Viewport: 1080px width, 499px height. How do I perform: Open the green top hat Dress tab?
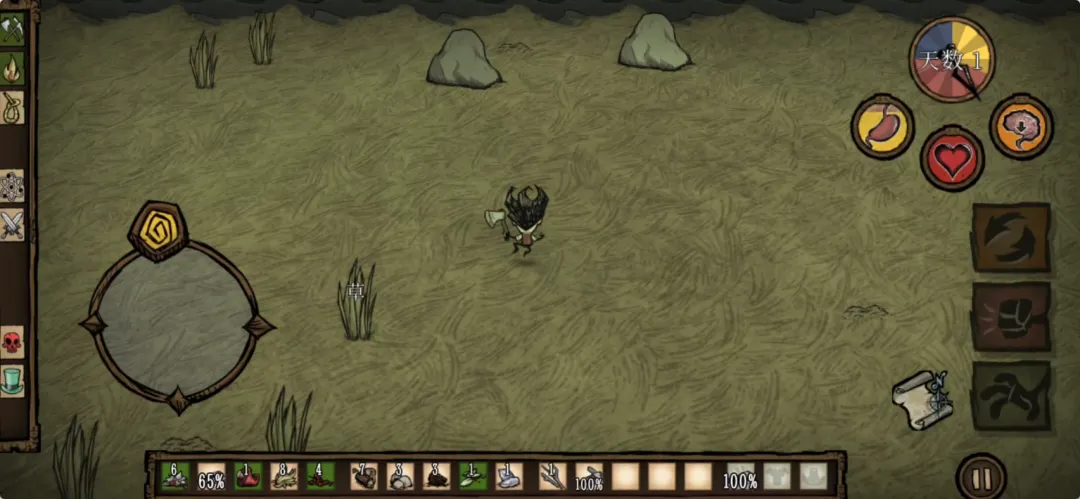(x=12, y=381)
